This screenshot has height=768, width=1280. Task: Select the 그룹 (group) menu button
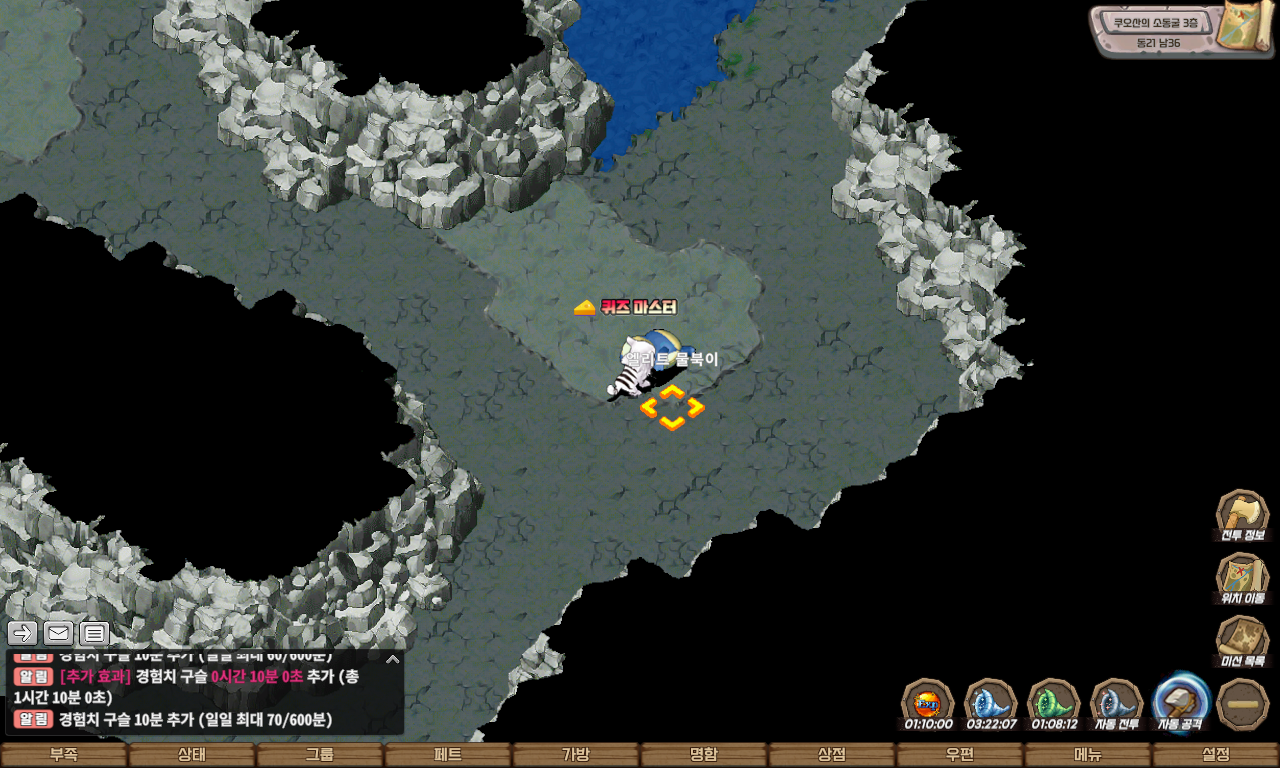coord(319,755)
